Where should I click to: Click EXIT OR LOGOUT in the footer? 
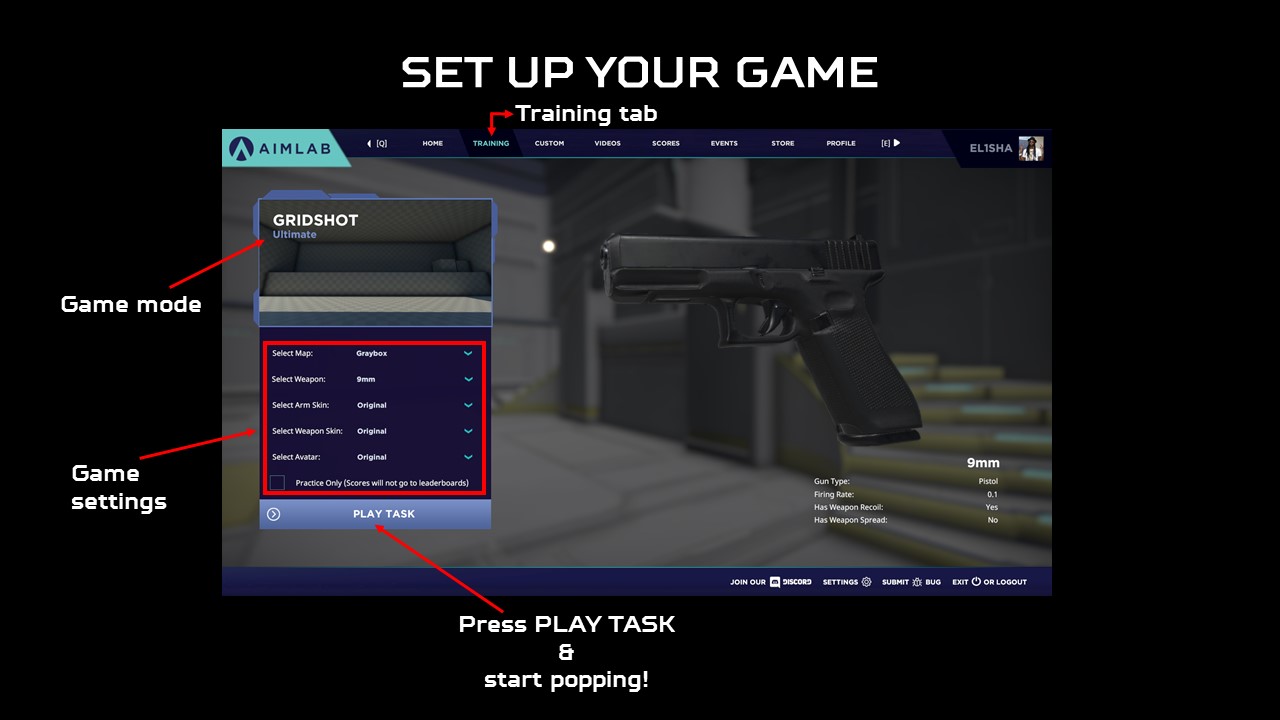[990, 581]
